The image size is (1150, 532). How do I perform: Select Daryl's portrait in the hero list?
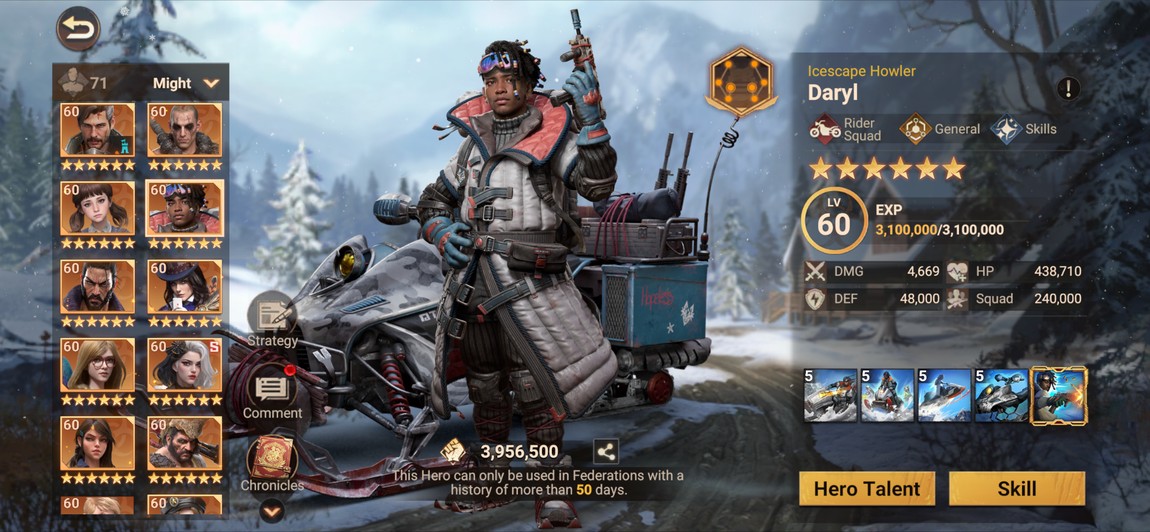[x=185, y=209]
